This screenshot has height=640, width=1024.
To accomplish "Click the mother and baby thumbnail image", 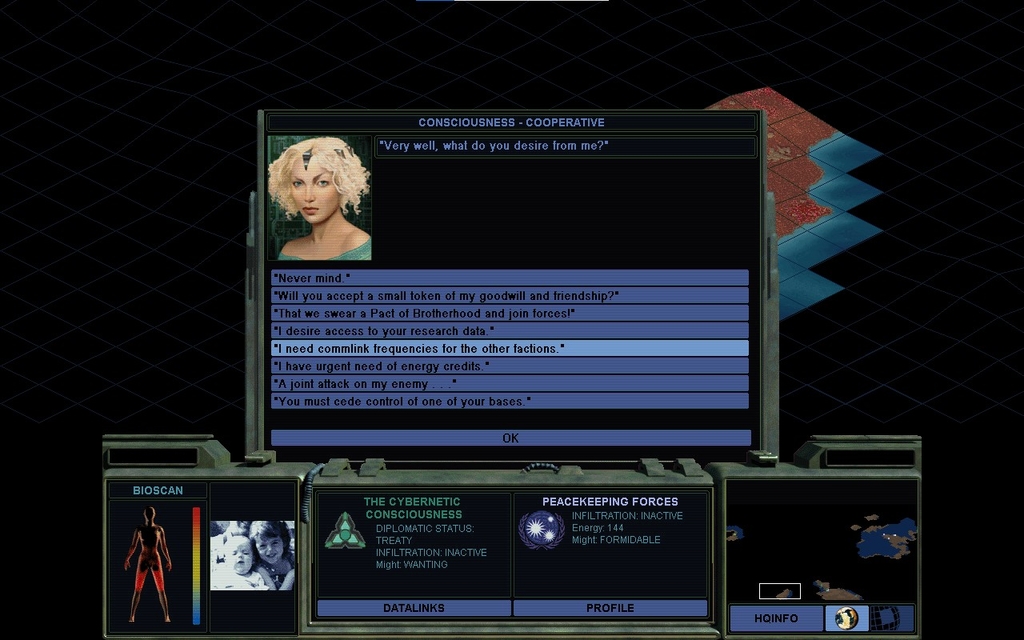I will tap(252, 555).
